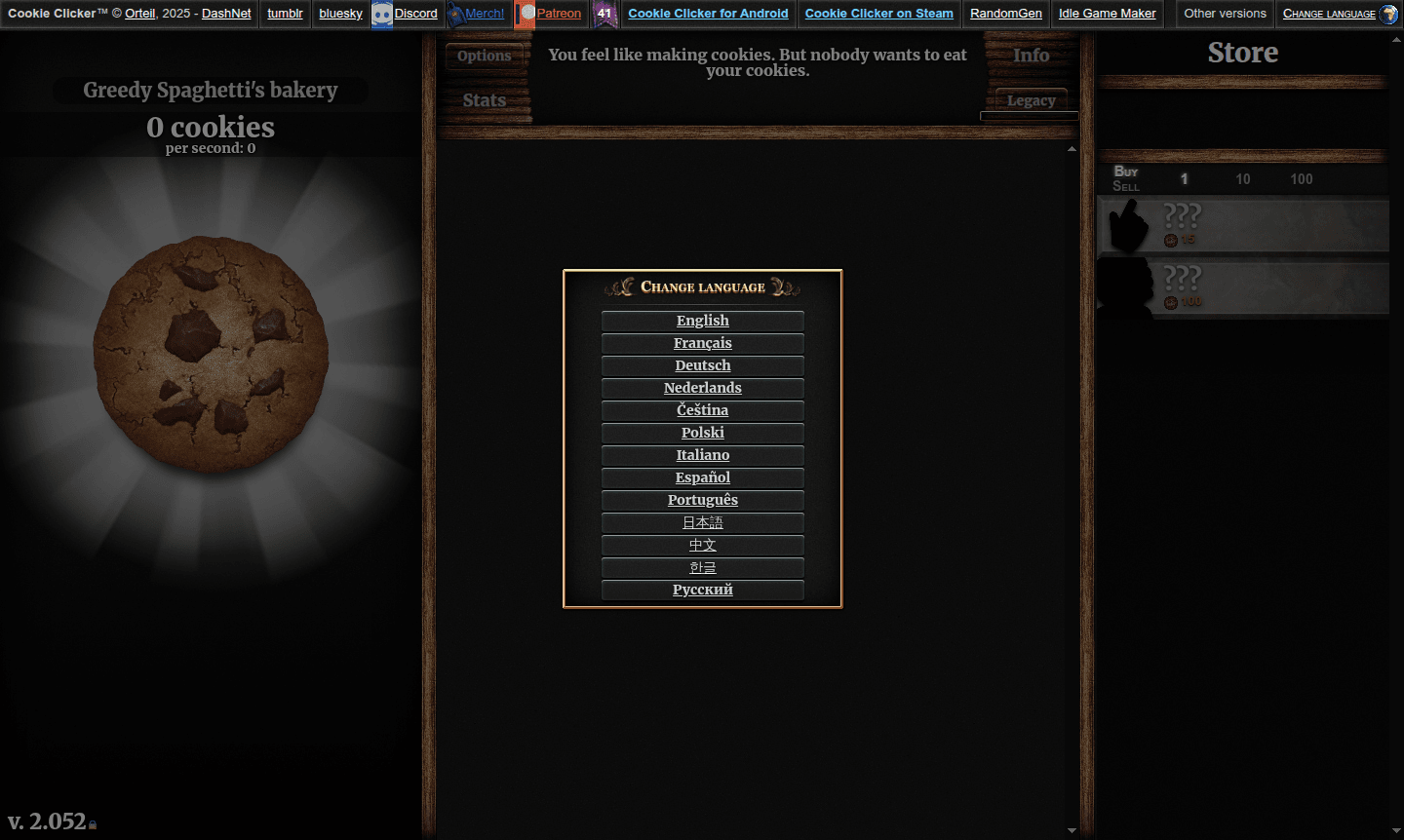Click the globe icon beside Change Language
The height and width of the screenshot is (840, 1404).
(x=1391, y=14)
